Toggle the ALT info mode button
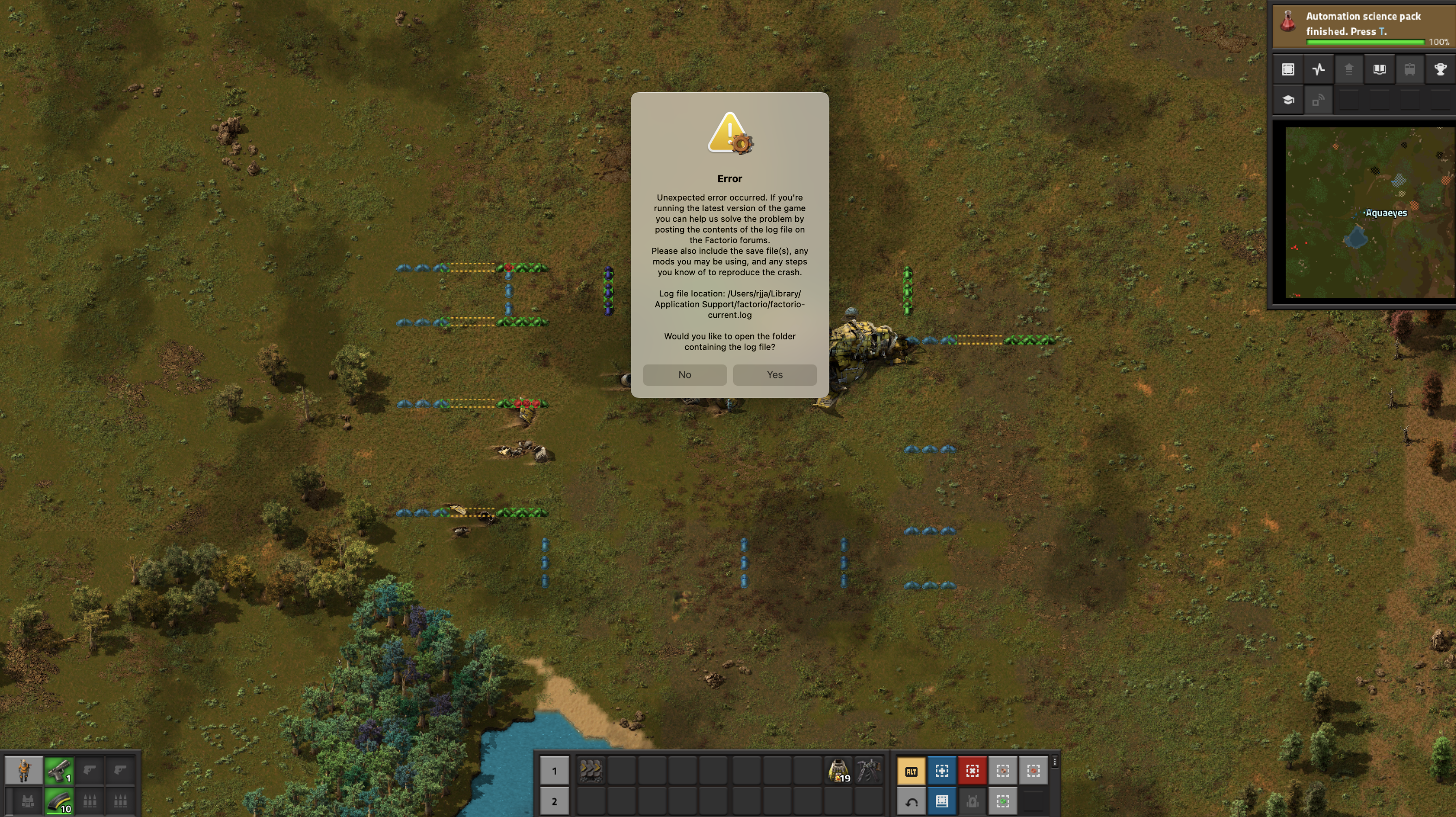The height and width of the screenshot is (817, 1456). (911, 771)
